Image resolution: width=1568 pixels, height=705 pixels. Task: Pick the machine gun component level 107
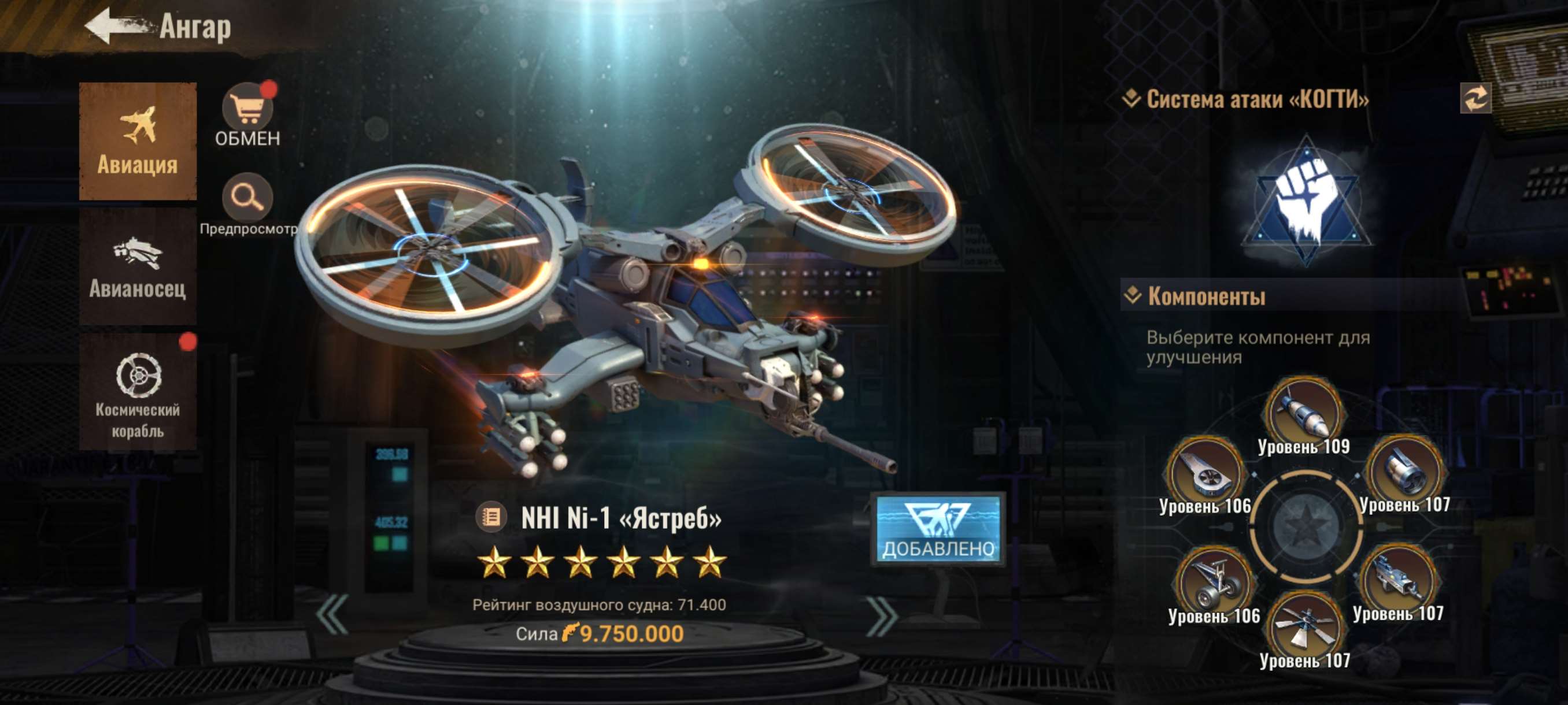(x=1397, y=580)
